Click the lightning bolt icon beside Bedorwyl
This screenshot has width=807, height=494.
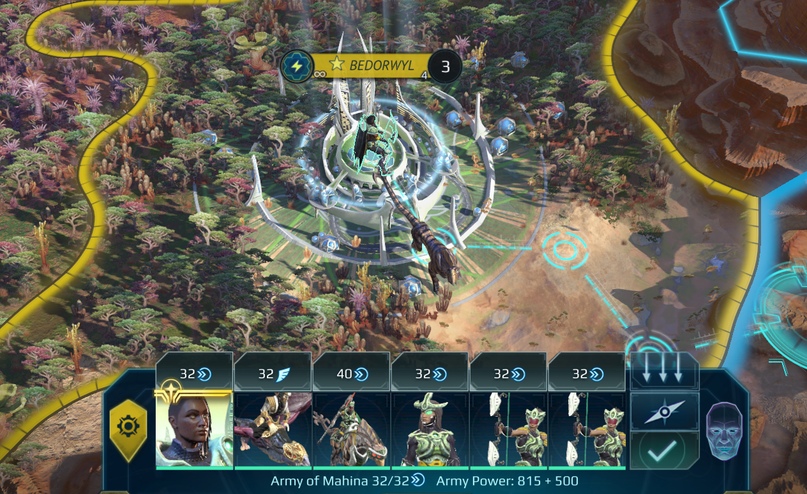coord(296,66)
